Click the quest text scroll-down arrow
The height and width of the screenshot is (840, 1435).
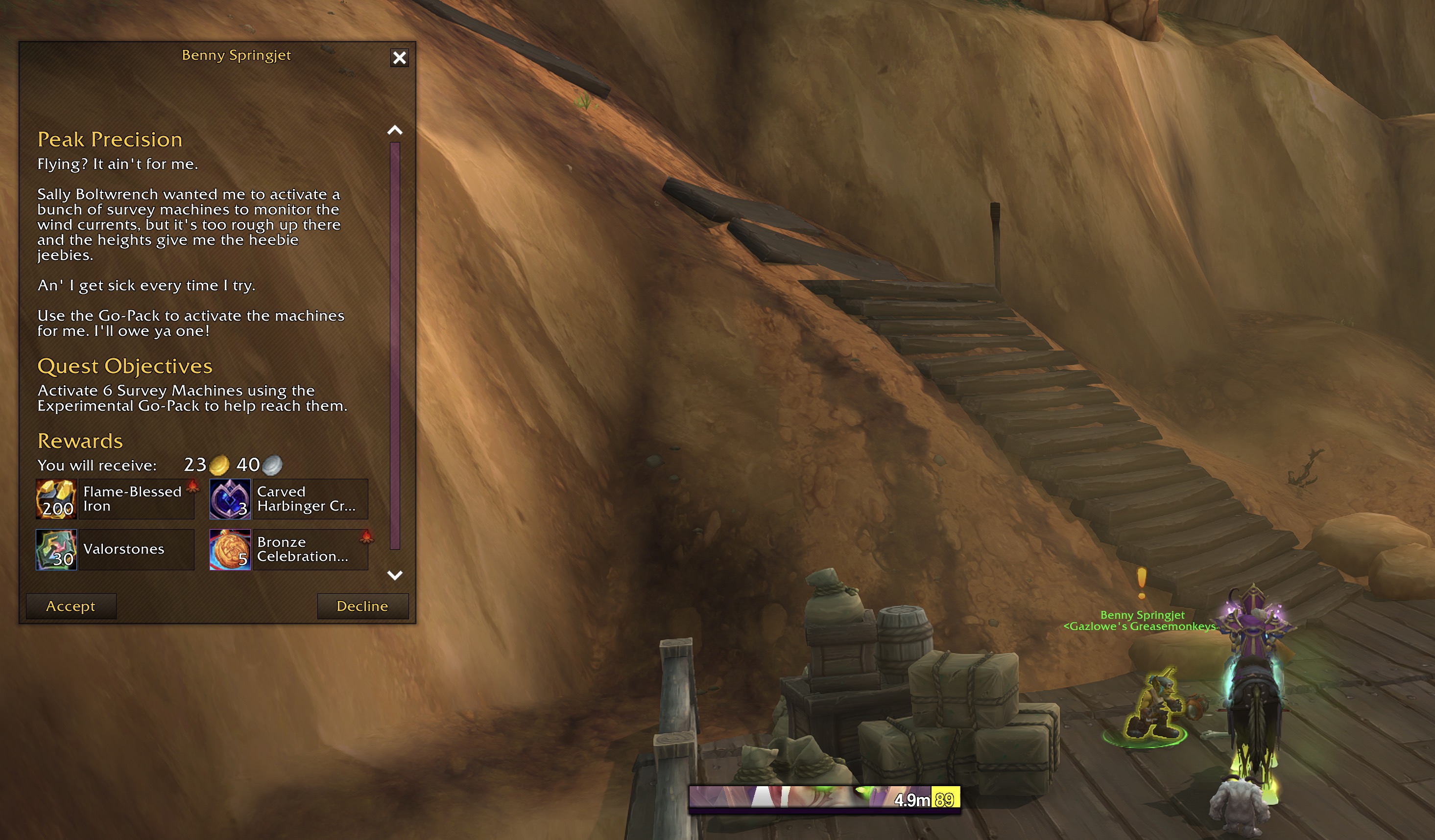395,575
